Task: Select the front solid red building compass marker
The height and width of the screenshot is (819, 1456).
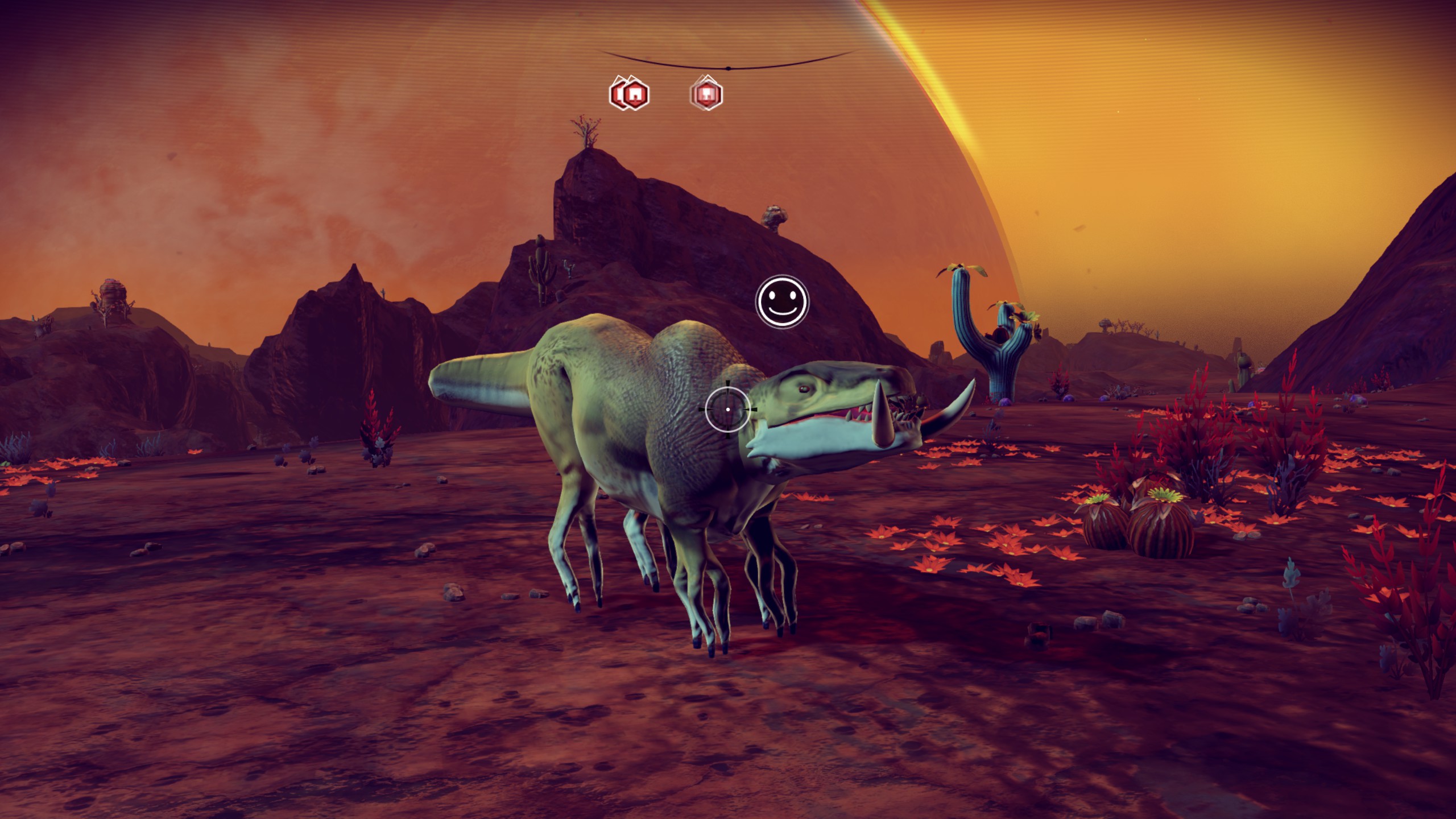Action: coord(635,94)
